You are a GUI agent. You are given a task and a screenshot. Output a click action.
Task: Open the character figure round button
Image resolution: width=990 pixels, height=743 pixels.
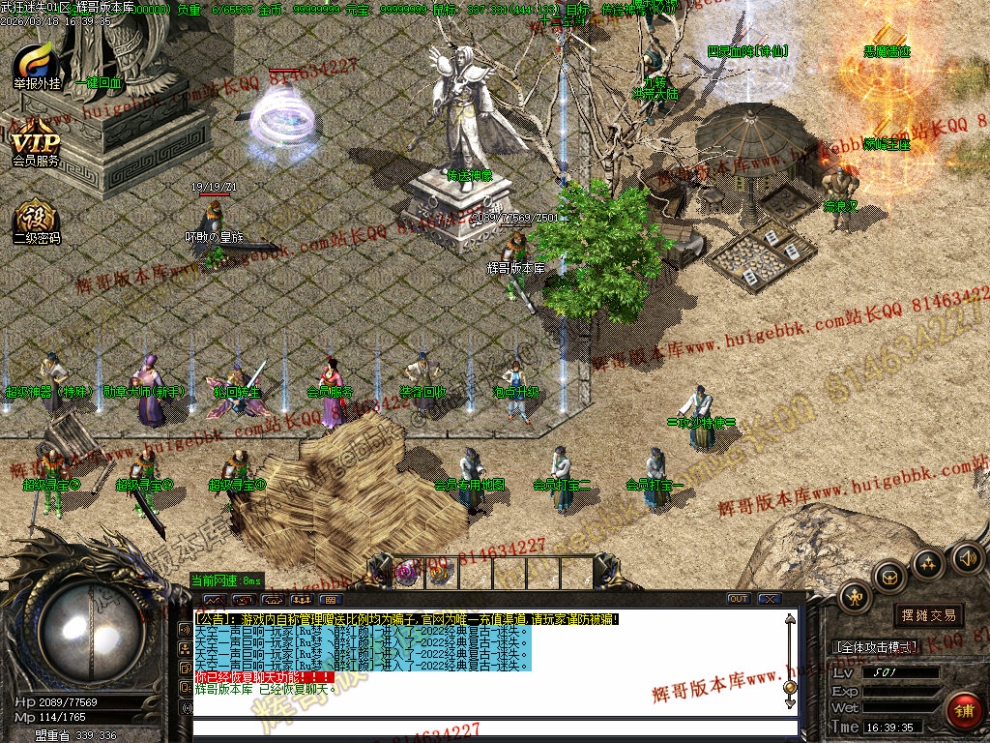854,596
